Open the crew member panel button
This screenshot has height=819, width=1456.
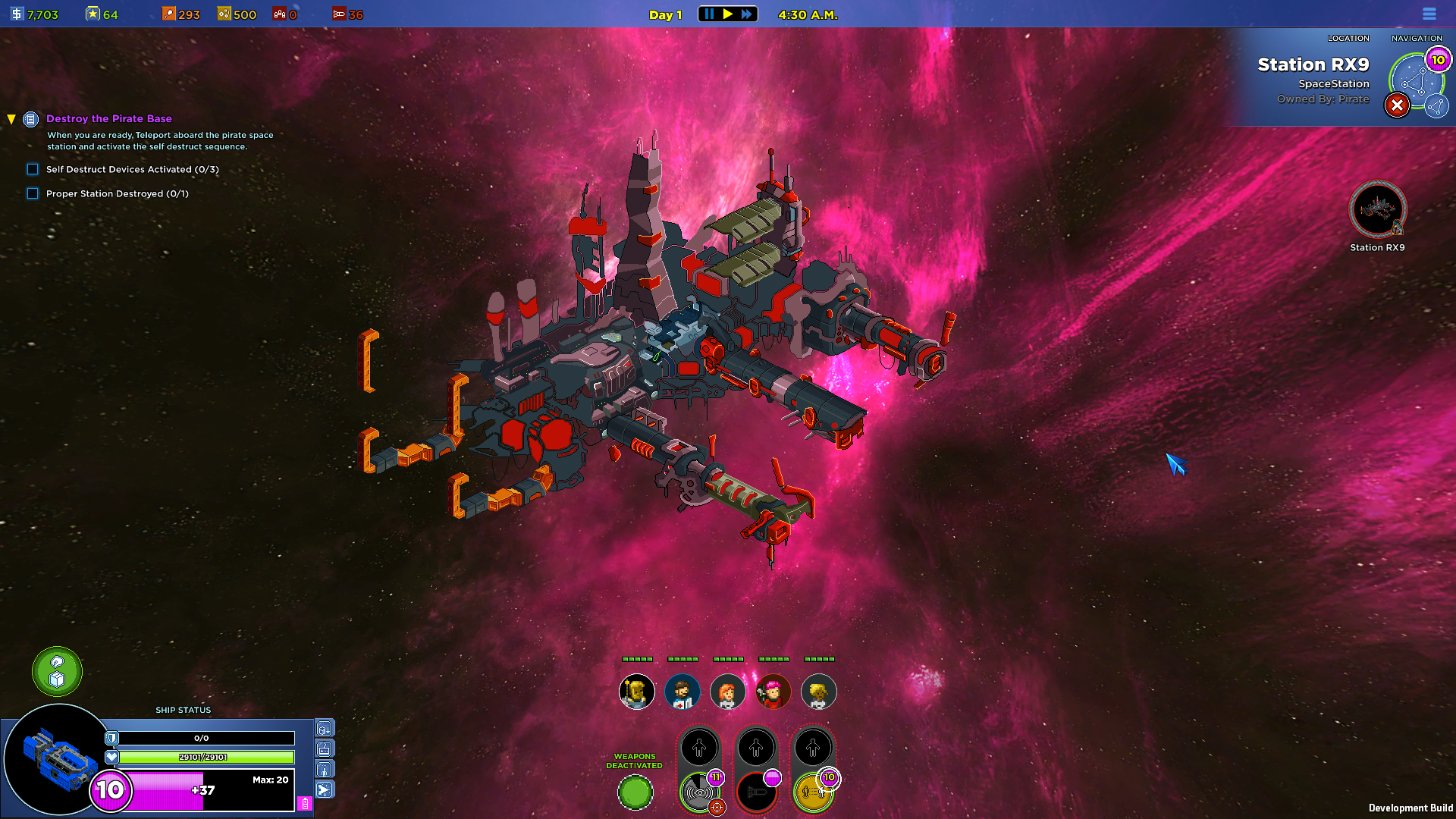point(325,770)
